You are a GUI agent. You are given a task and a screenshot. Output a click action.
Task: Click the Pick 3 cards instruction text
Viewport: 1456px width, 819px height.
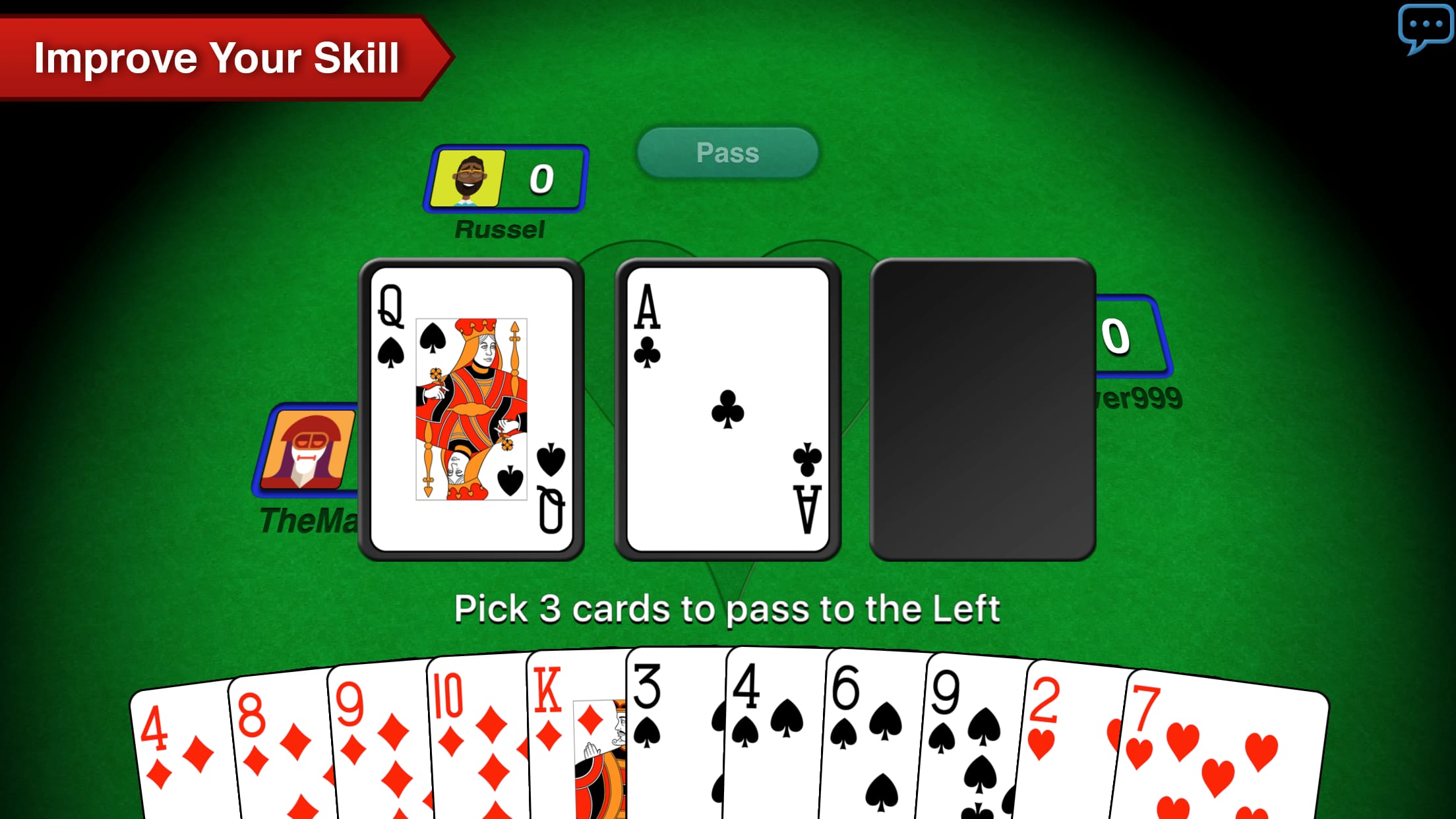727,610
